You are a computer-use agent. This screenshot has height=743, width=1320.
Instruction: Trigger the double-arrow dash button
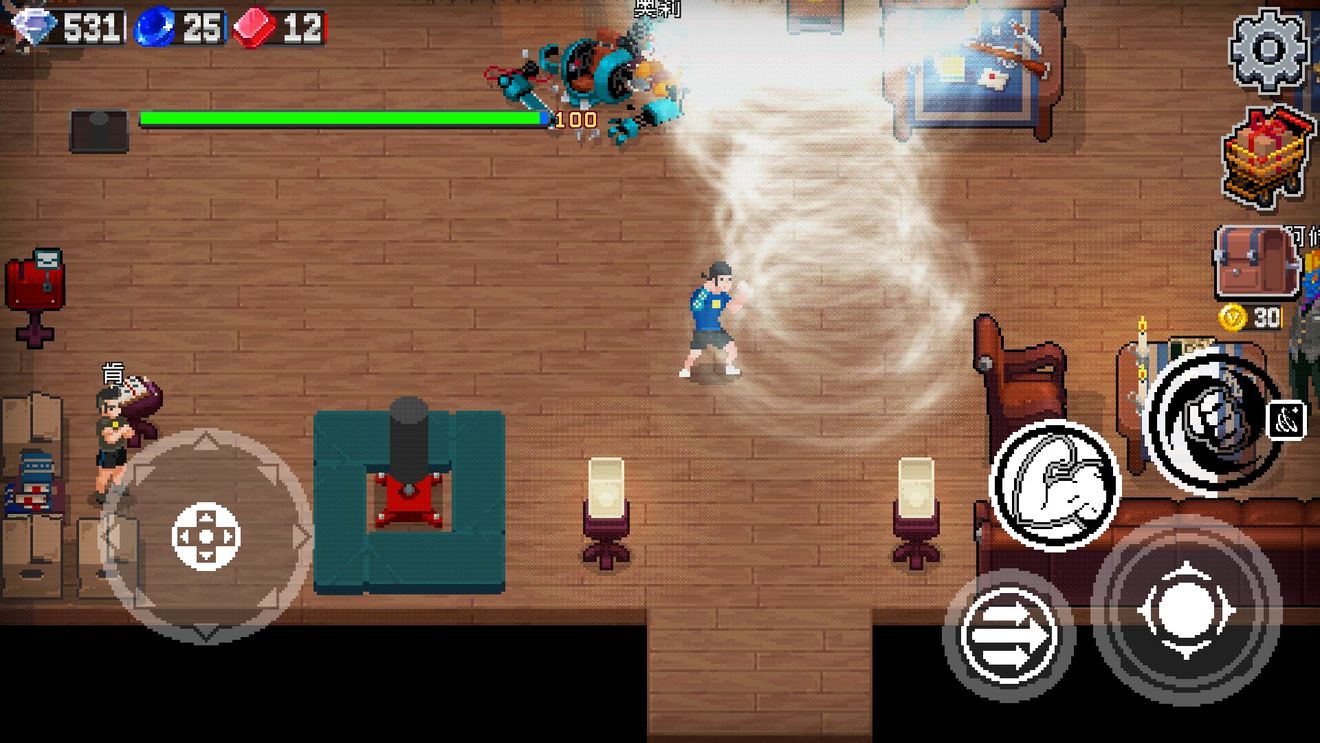1008,634
